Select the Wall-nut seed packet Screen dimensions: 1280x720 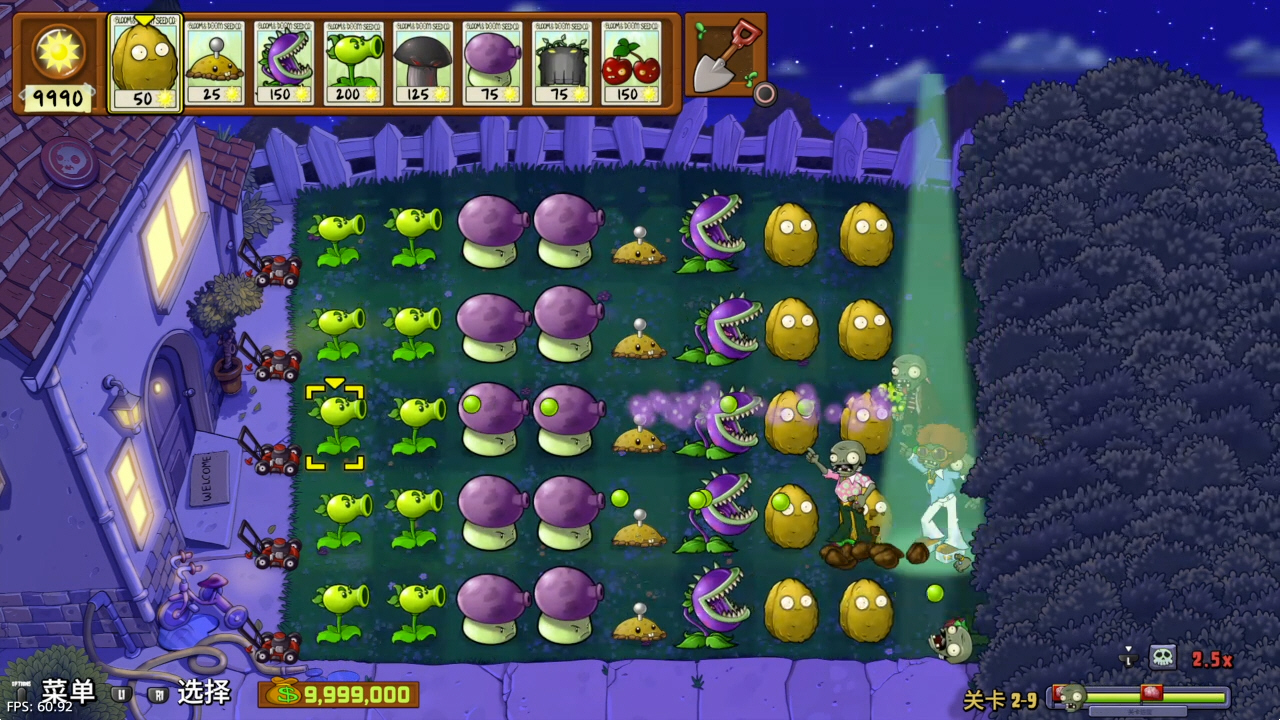pos(144,64)
